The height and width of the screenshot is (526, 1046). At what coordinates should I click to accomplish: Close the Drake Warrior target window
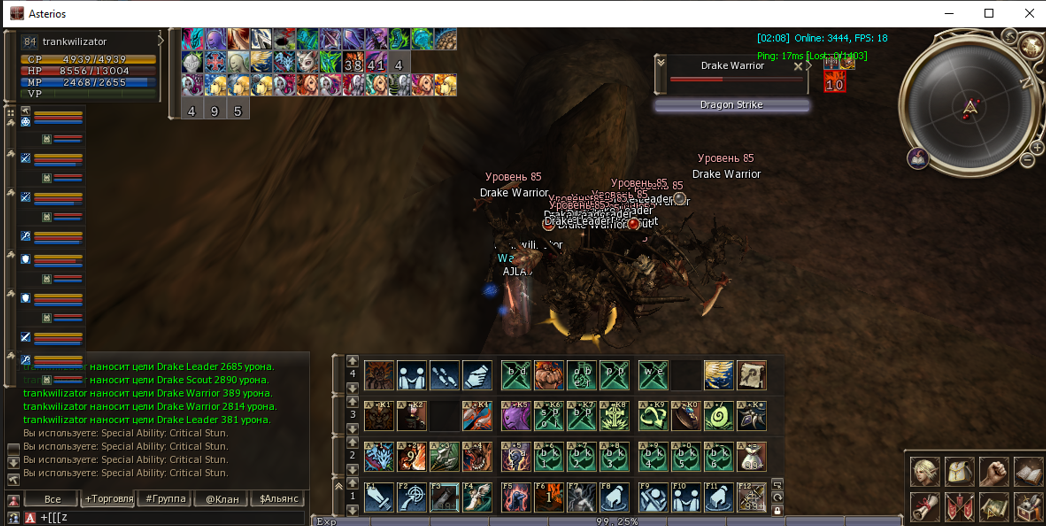coord(798,67)
